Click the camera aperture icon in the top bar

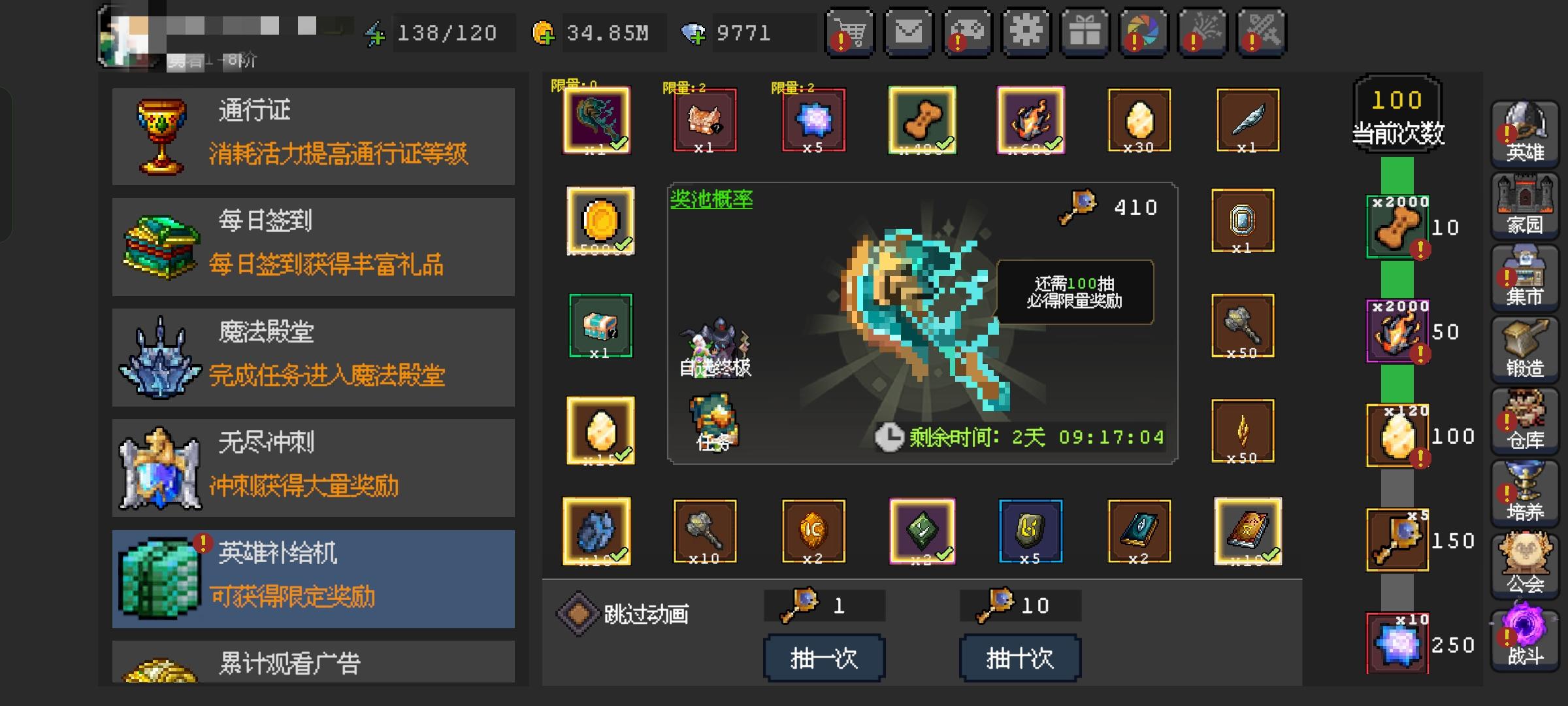tap(1143, 31)
